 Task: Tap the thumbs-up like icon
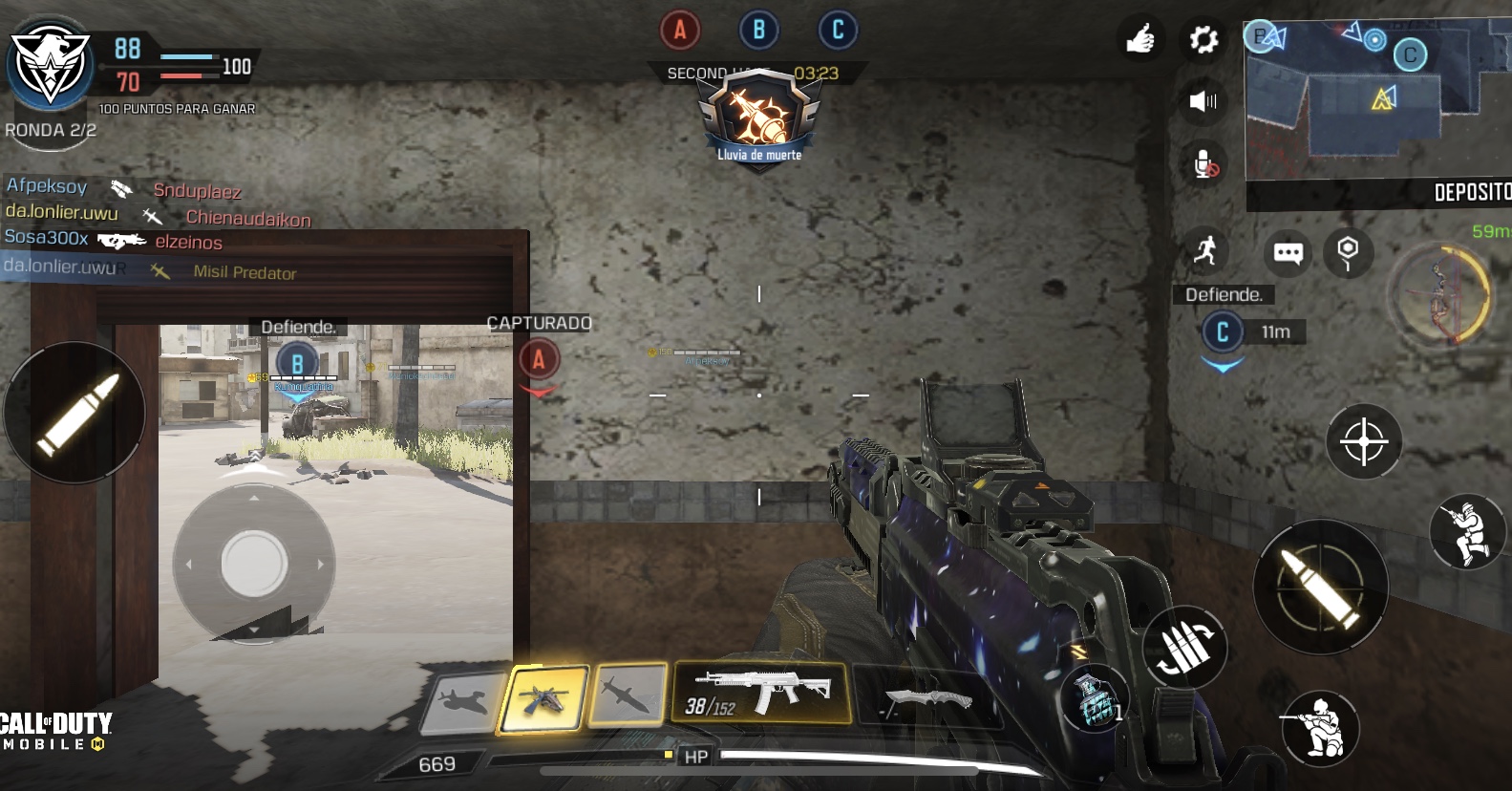pyautogui.click(x=1140, y=40)
